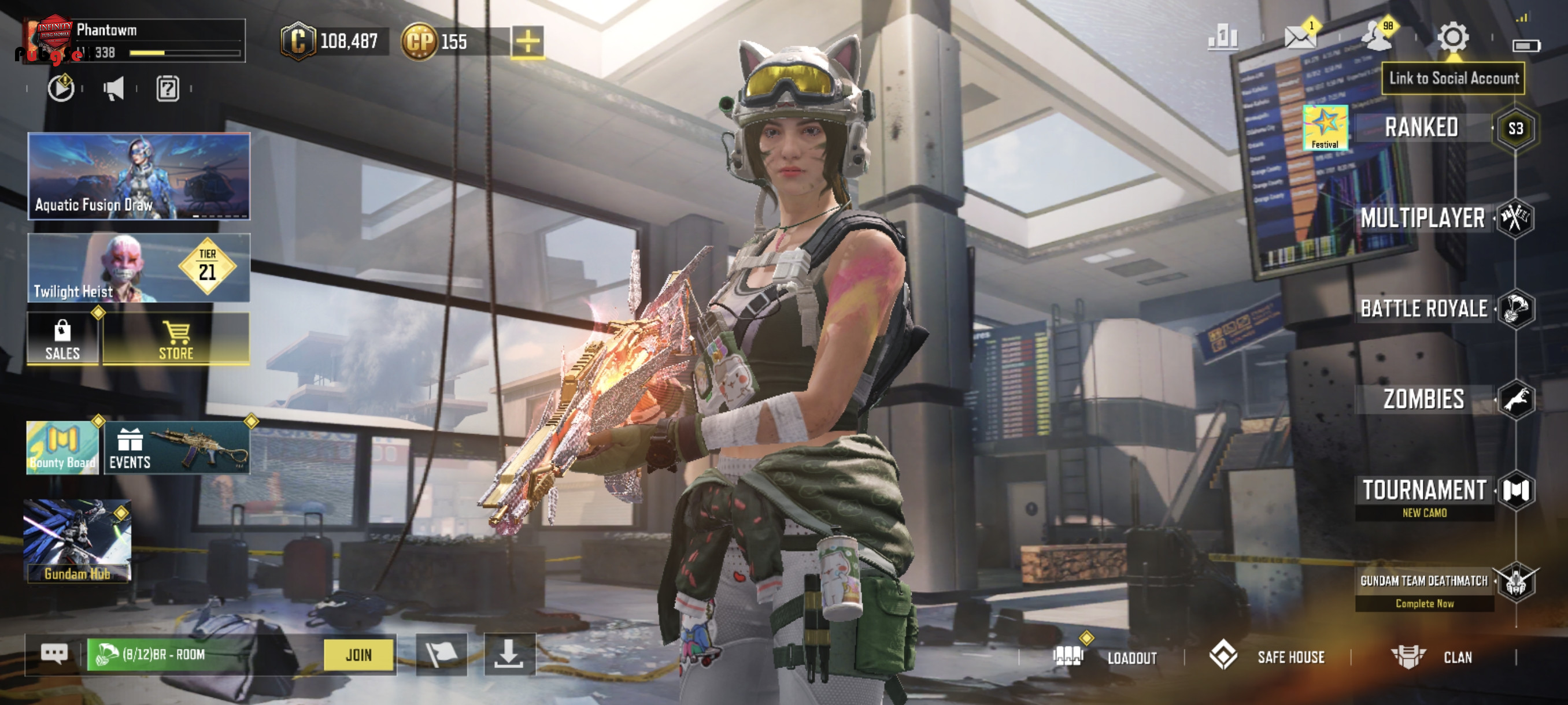Open the Store
Viewport: 1568px width, 705px height.
click(x=176, y=339)
